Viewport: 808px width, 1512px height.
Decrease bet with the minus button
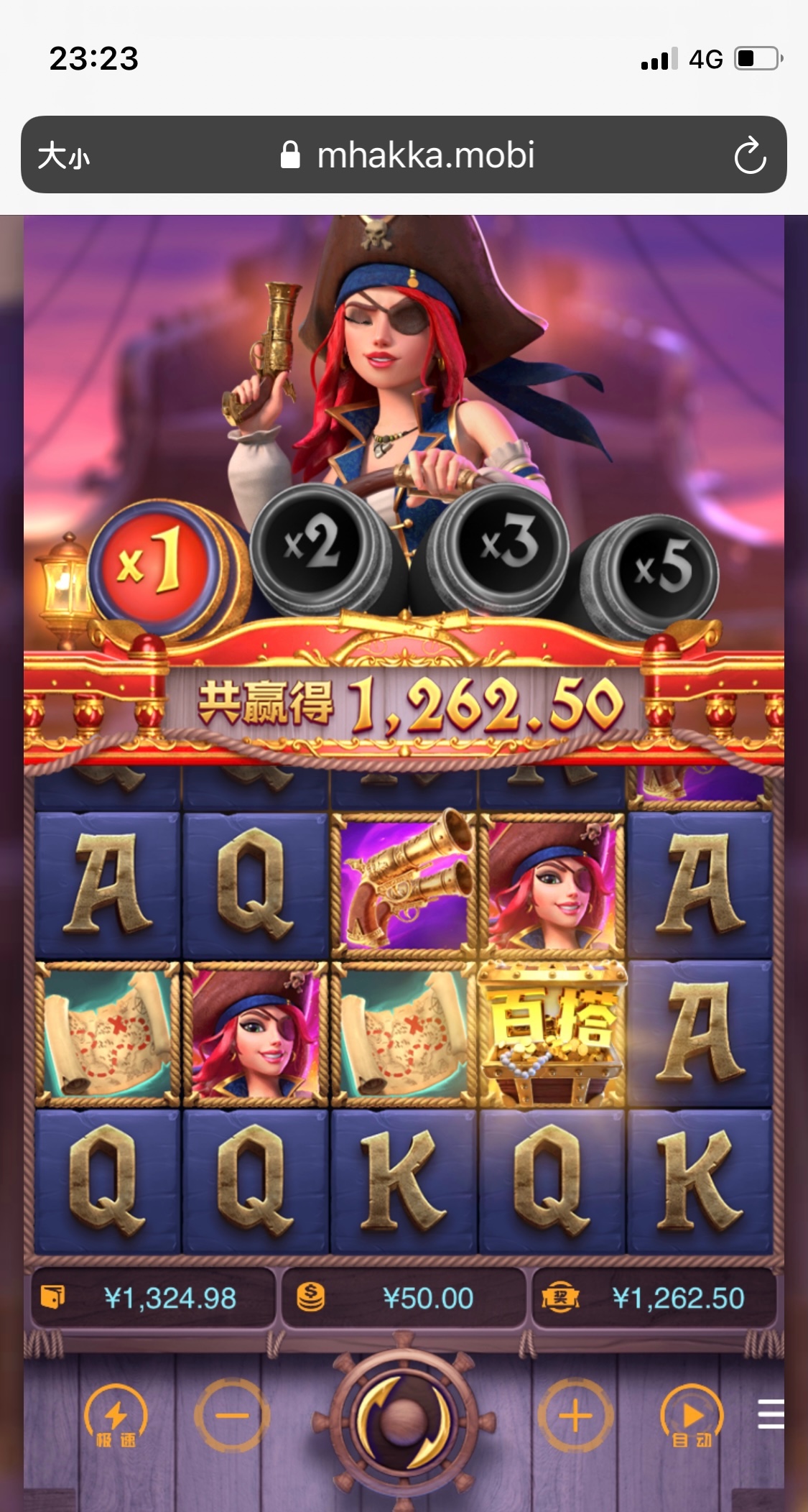tap(231, 1416)
